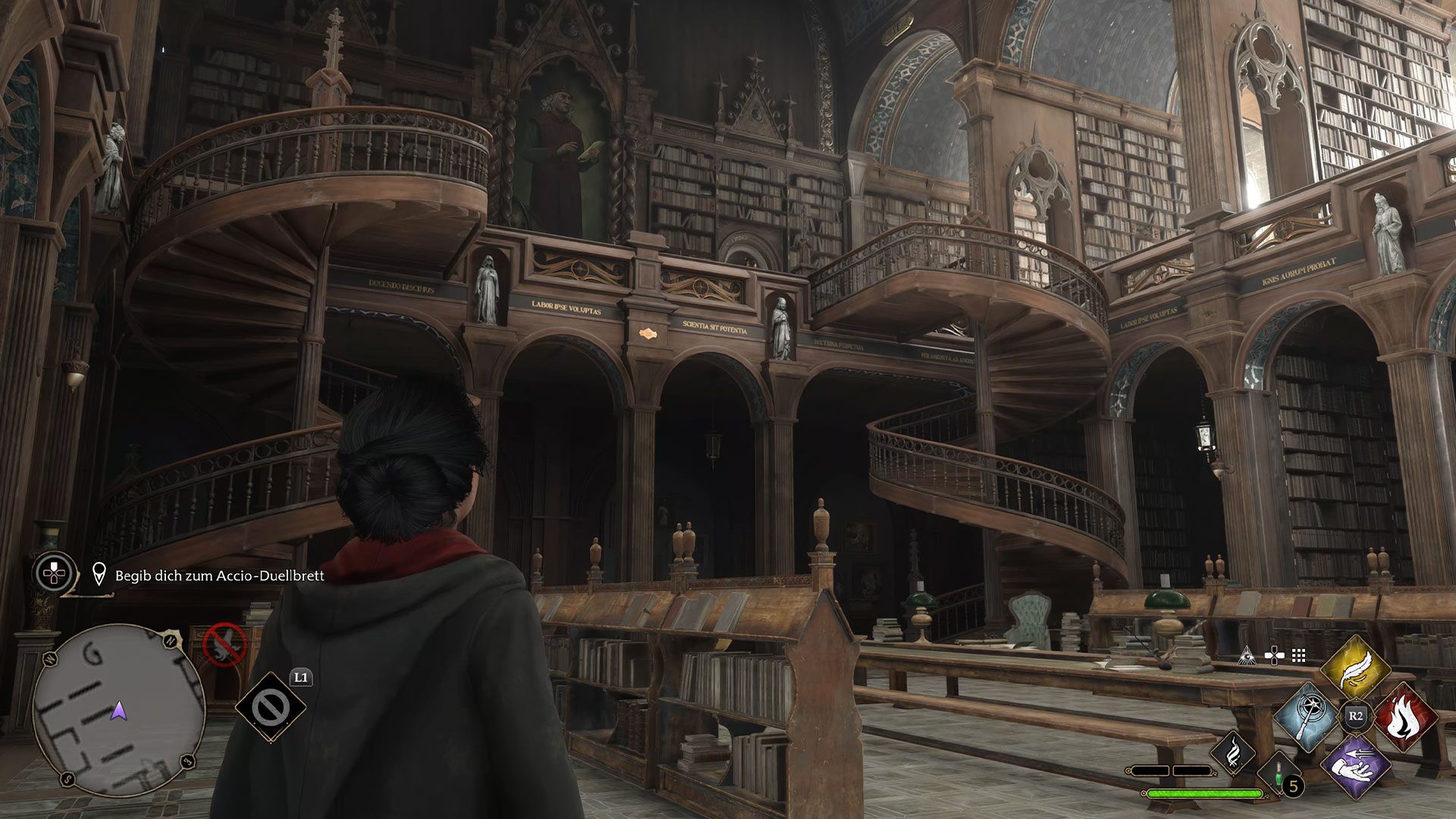Viewport: 1456px width, 819px height.
Task: Select the quest objective Begib dich zum Accio-Duellbrett
Action: (x=219, y=576)
